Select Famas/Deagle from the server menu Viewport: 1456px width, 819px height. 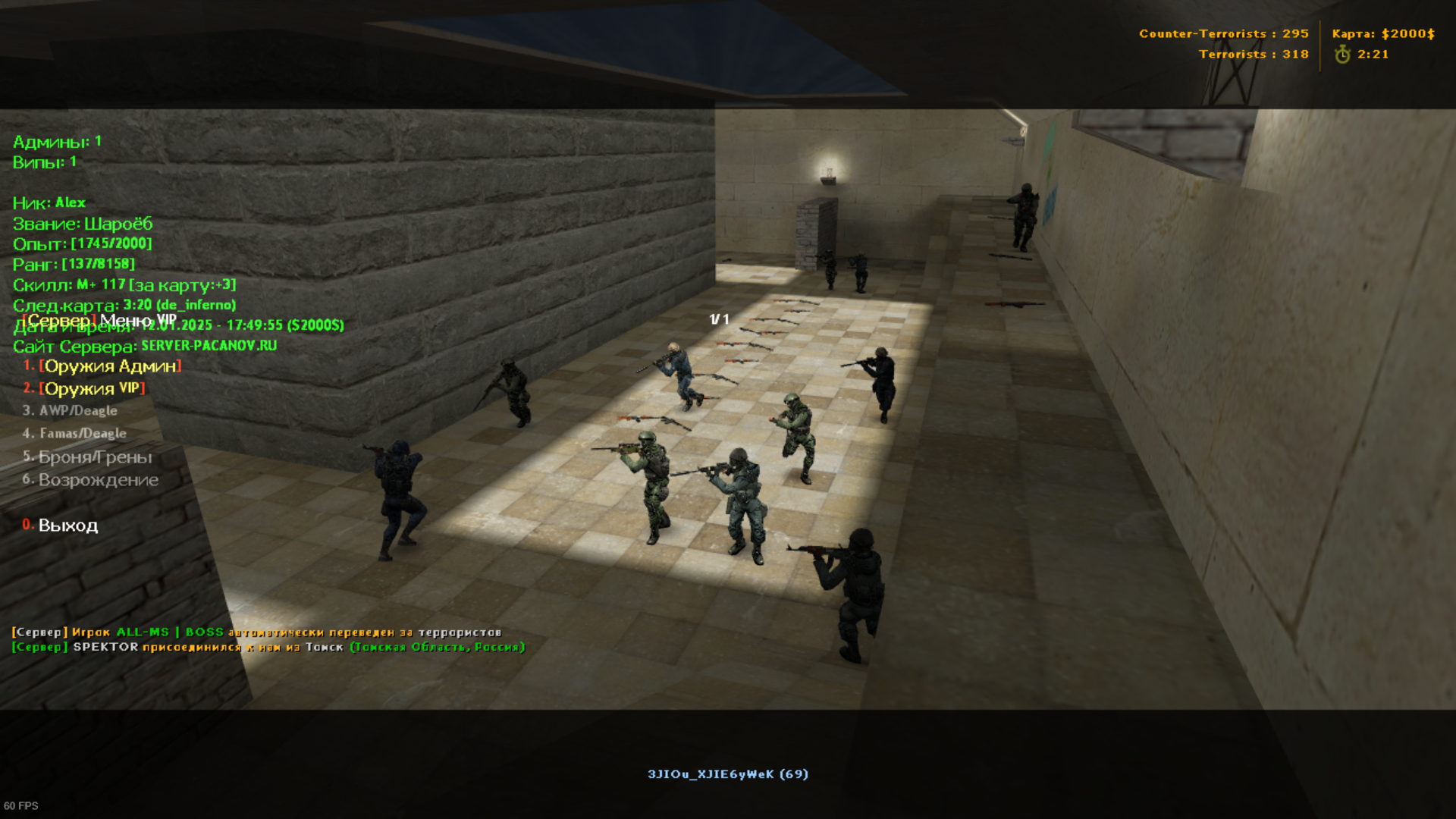[x=83, y=434]
